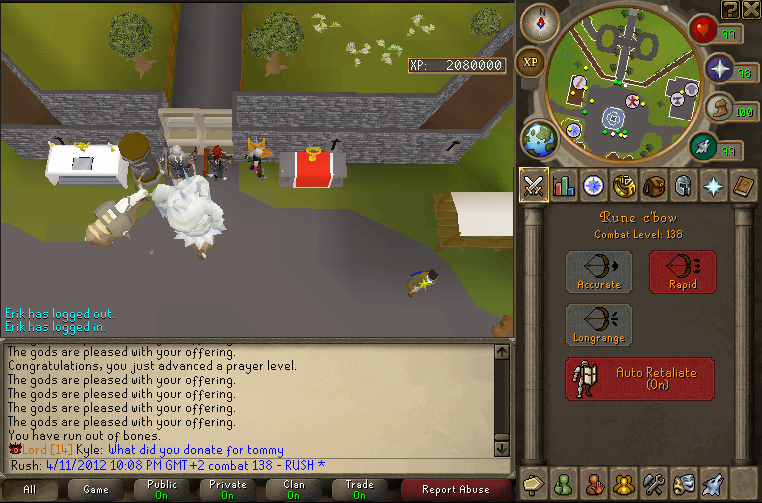Open the world map globe
Image resolution: width=762 pixels, height=503 pixels.
point(541,137)
